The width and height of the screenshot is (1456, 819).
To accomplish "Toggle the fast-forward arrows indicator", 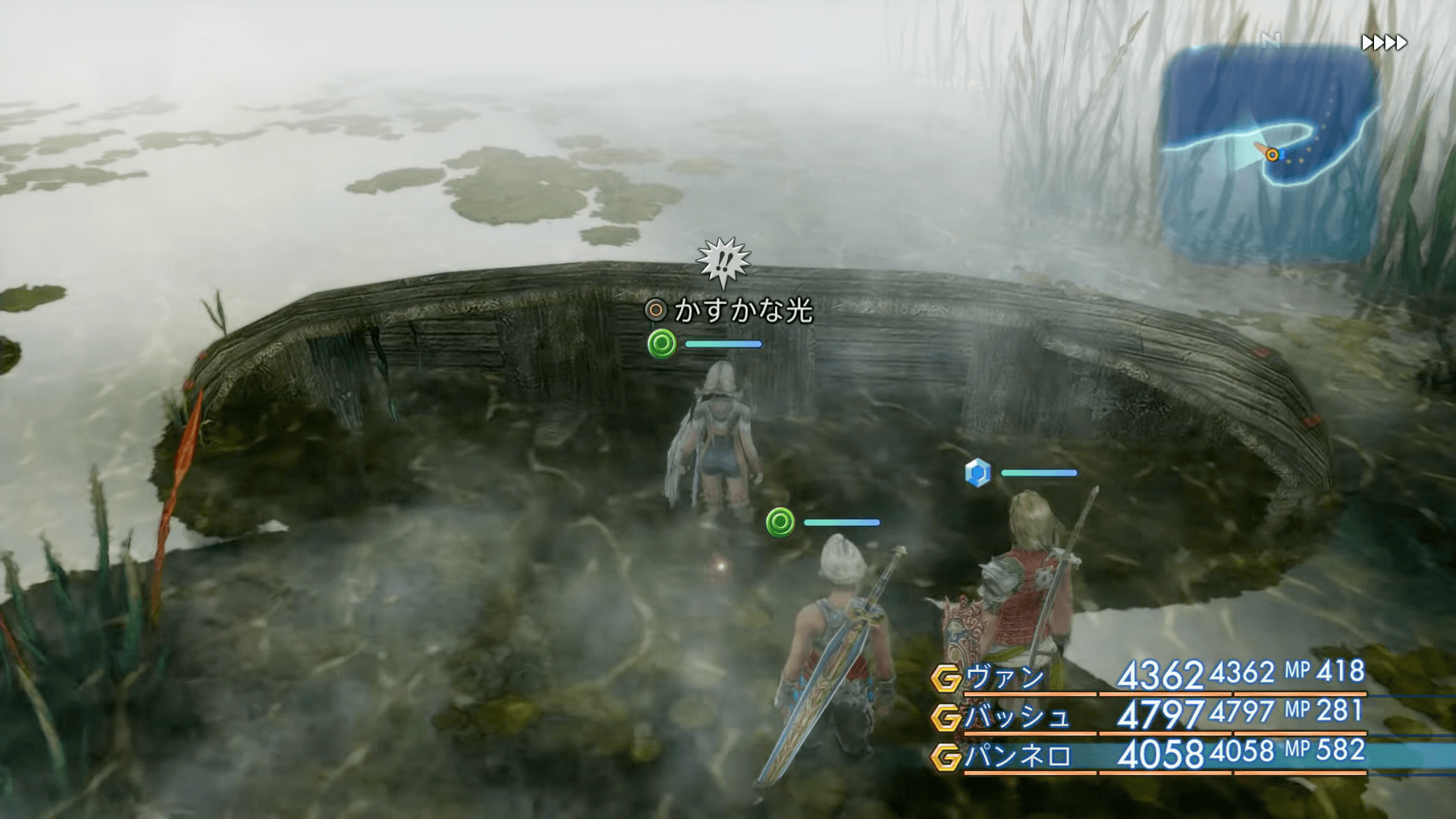I will (1384, 42).
